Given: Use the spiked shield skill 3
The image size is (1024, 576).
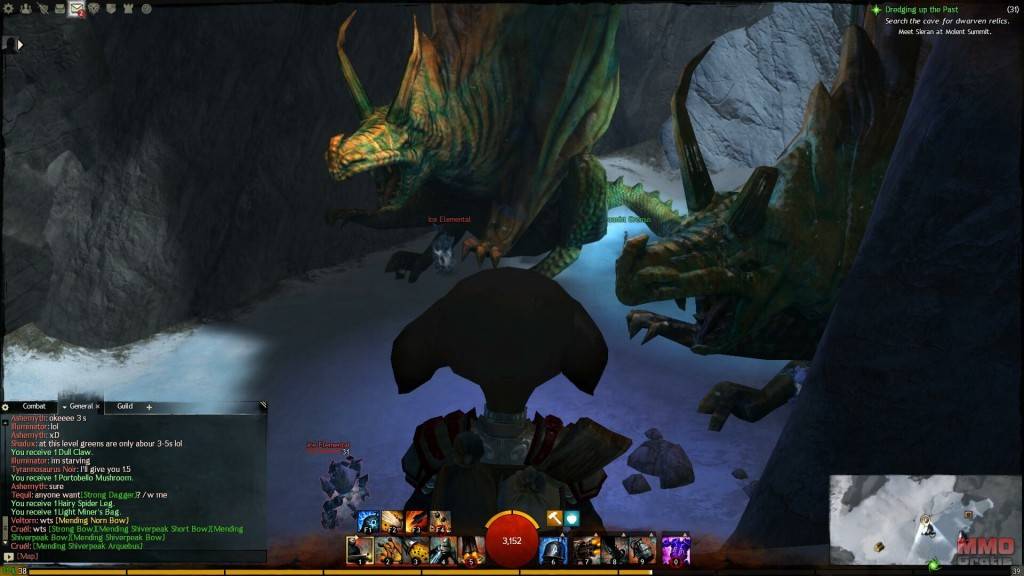Looking at the screenshot, I should [x=416, y=549].
